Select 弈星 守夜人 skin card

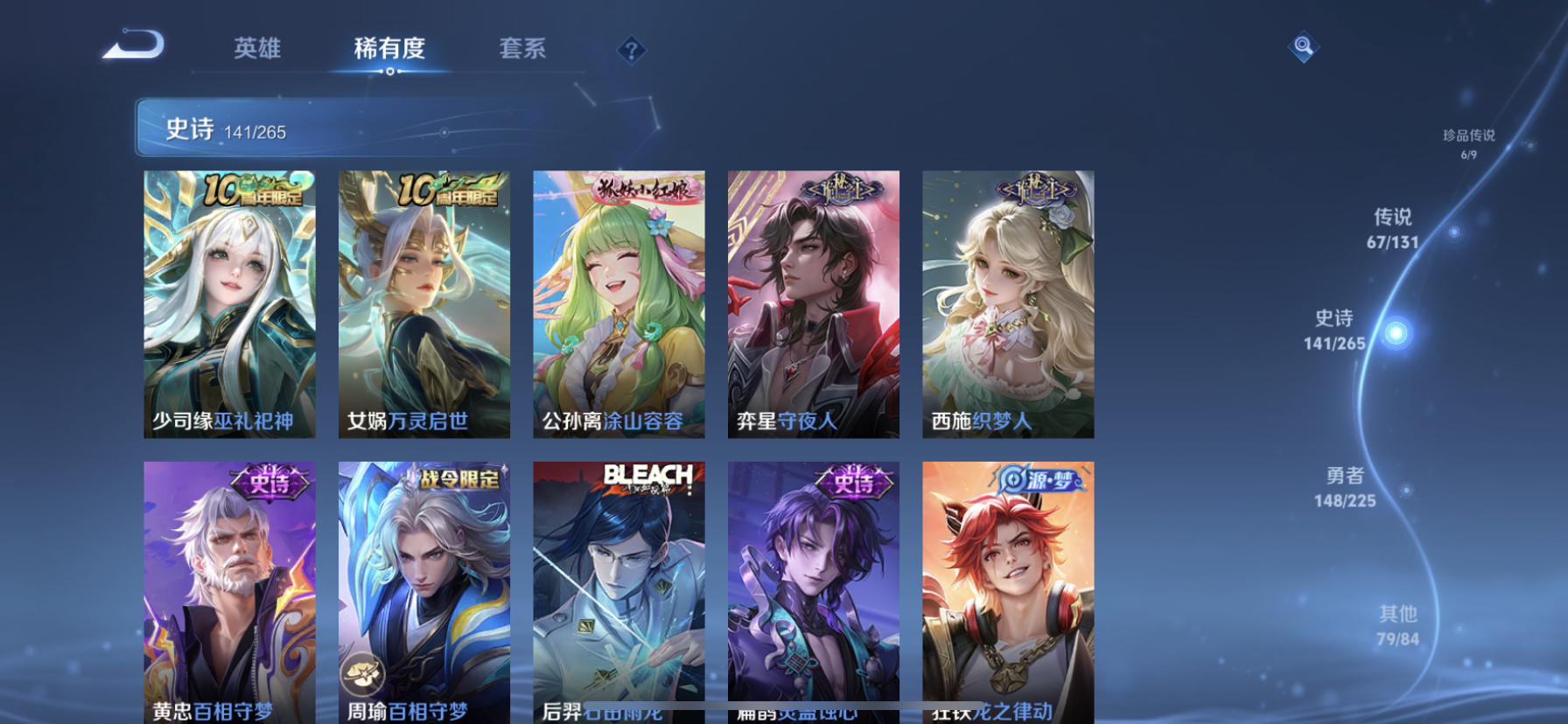click(813, 303)
